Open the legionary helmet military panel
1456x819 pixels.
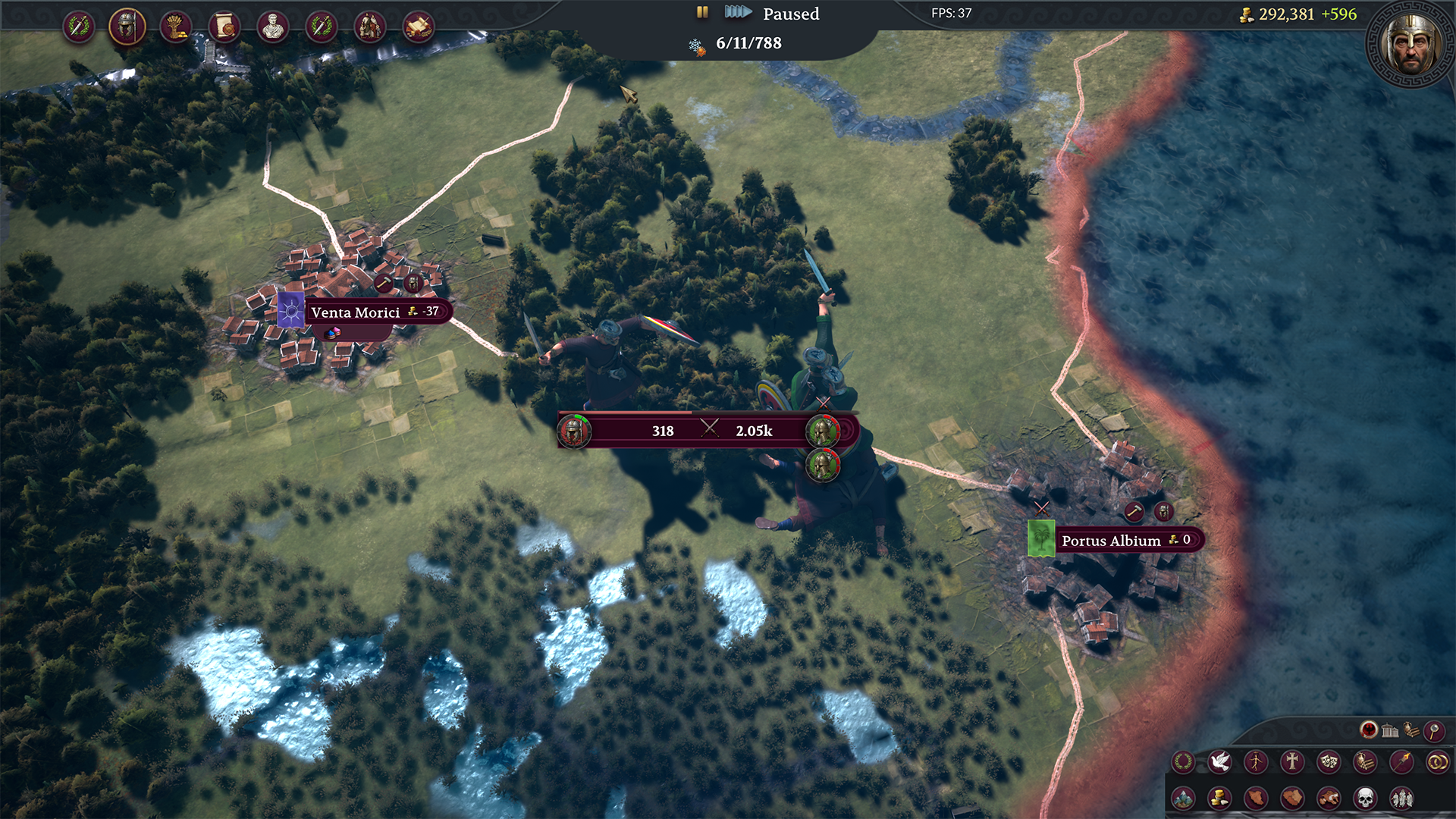[x=127, y=27]
